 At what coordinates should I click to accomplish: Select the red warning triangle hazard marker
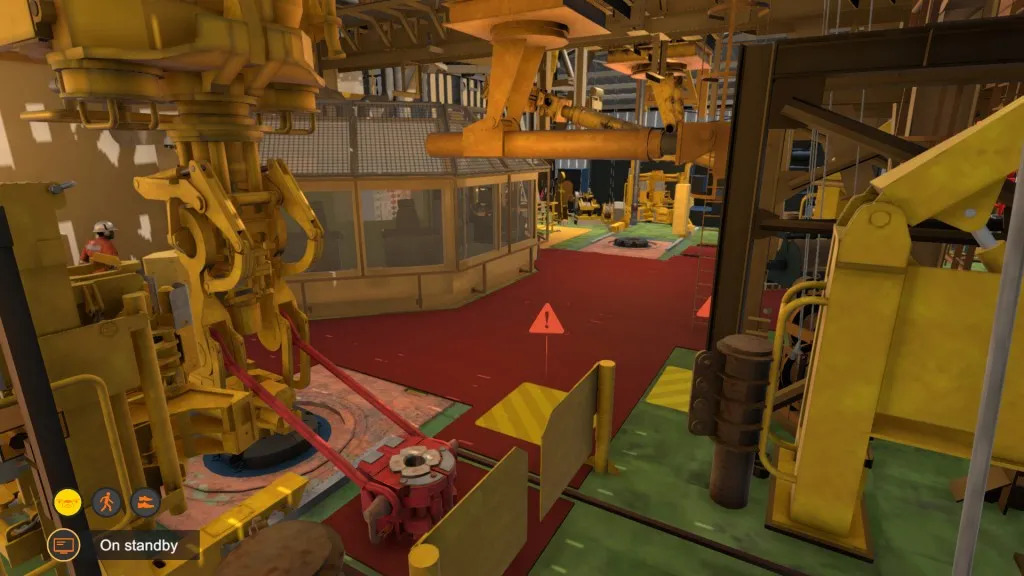pos(546,320)
